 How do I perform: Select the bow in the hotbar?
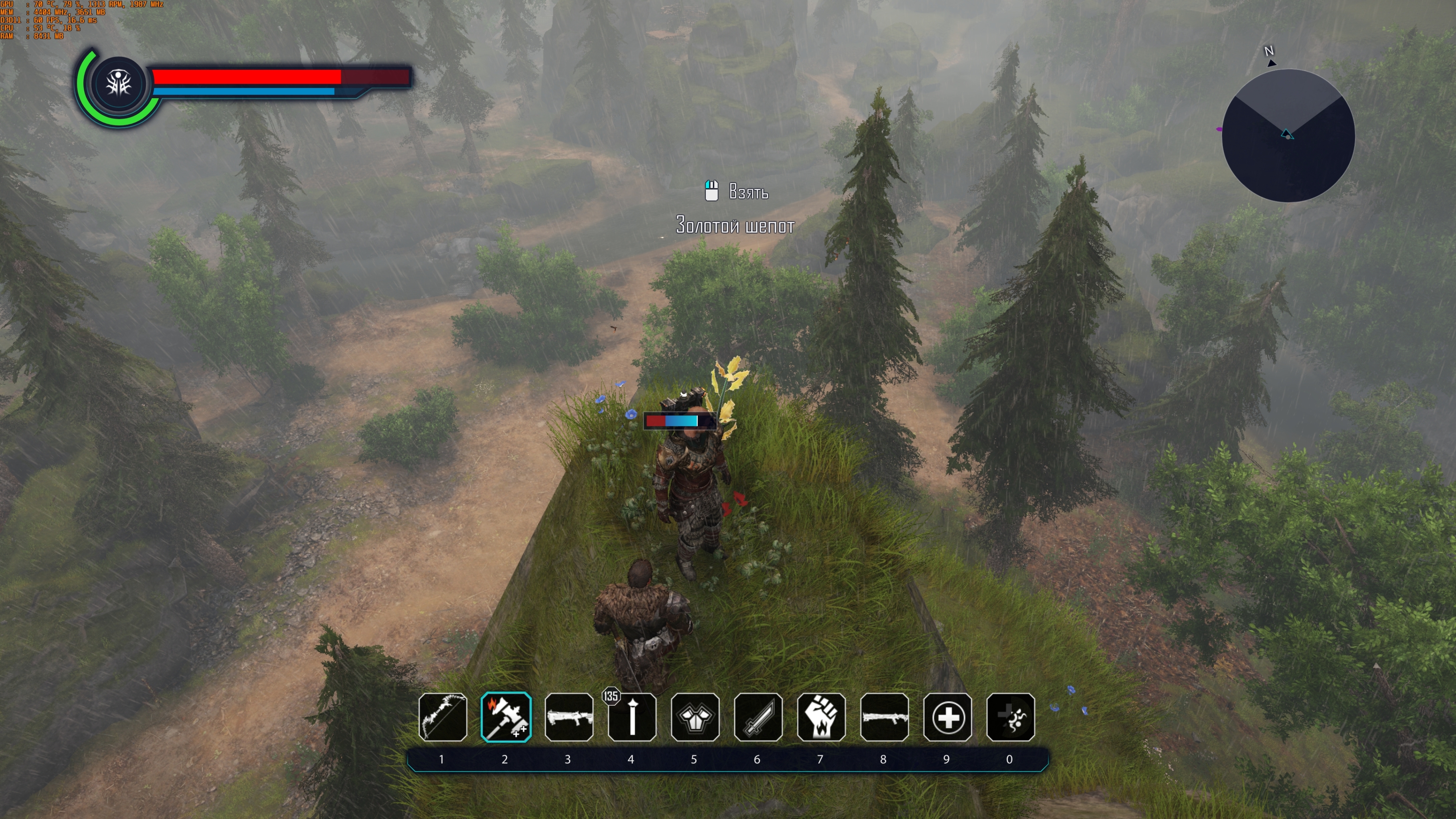(443, 717)
